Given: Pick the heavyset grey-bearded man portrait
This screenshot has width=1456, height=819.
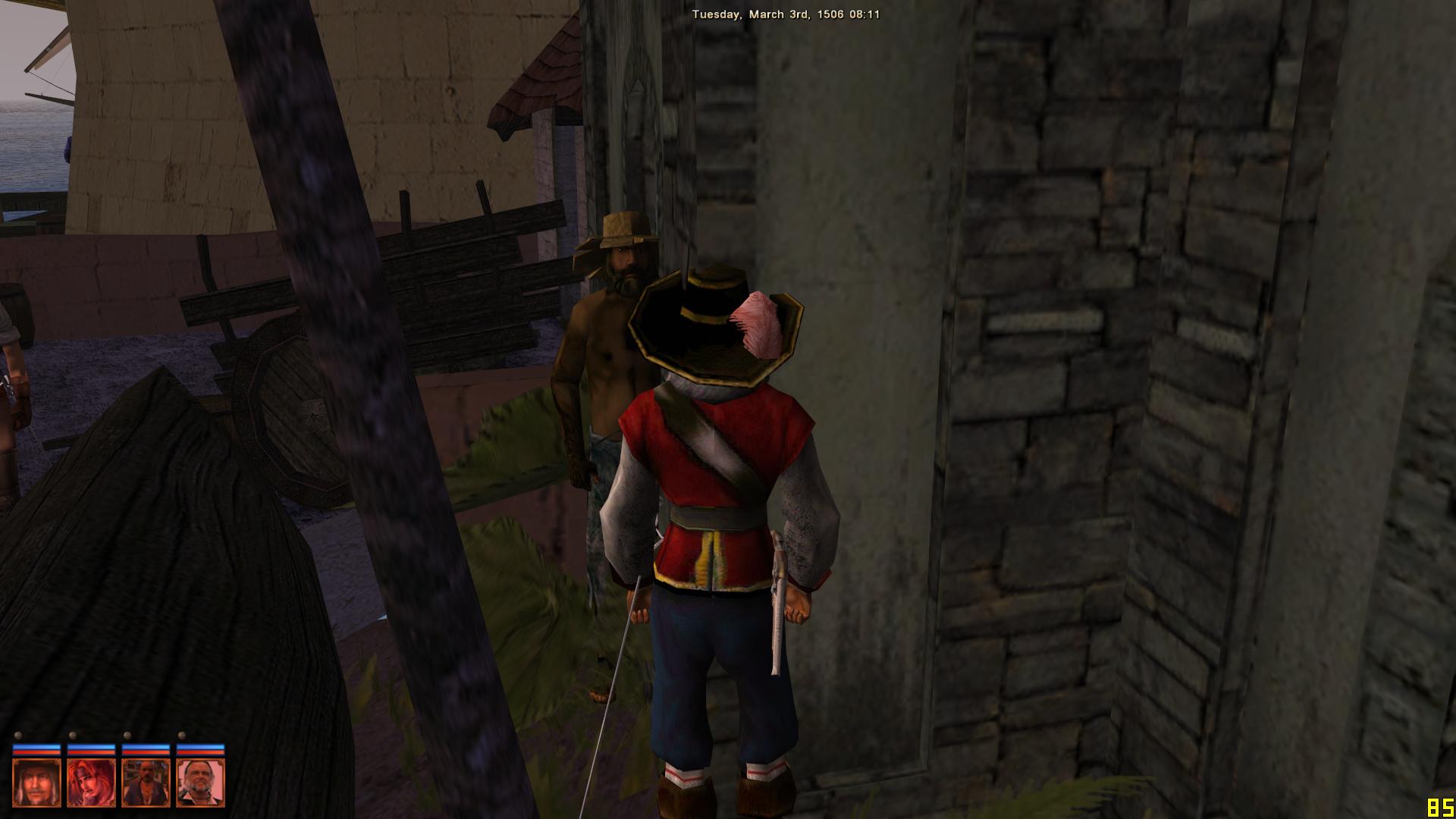Looking at the screenshot, I should click(x=200, y=783).
